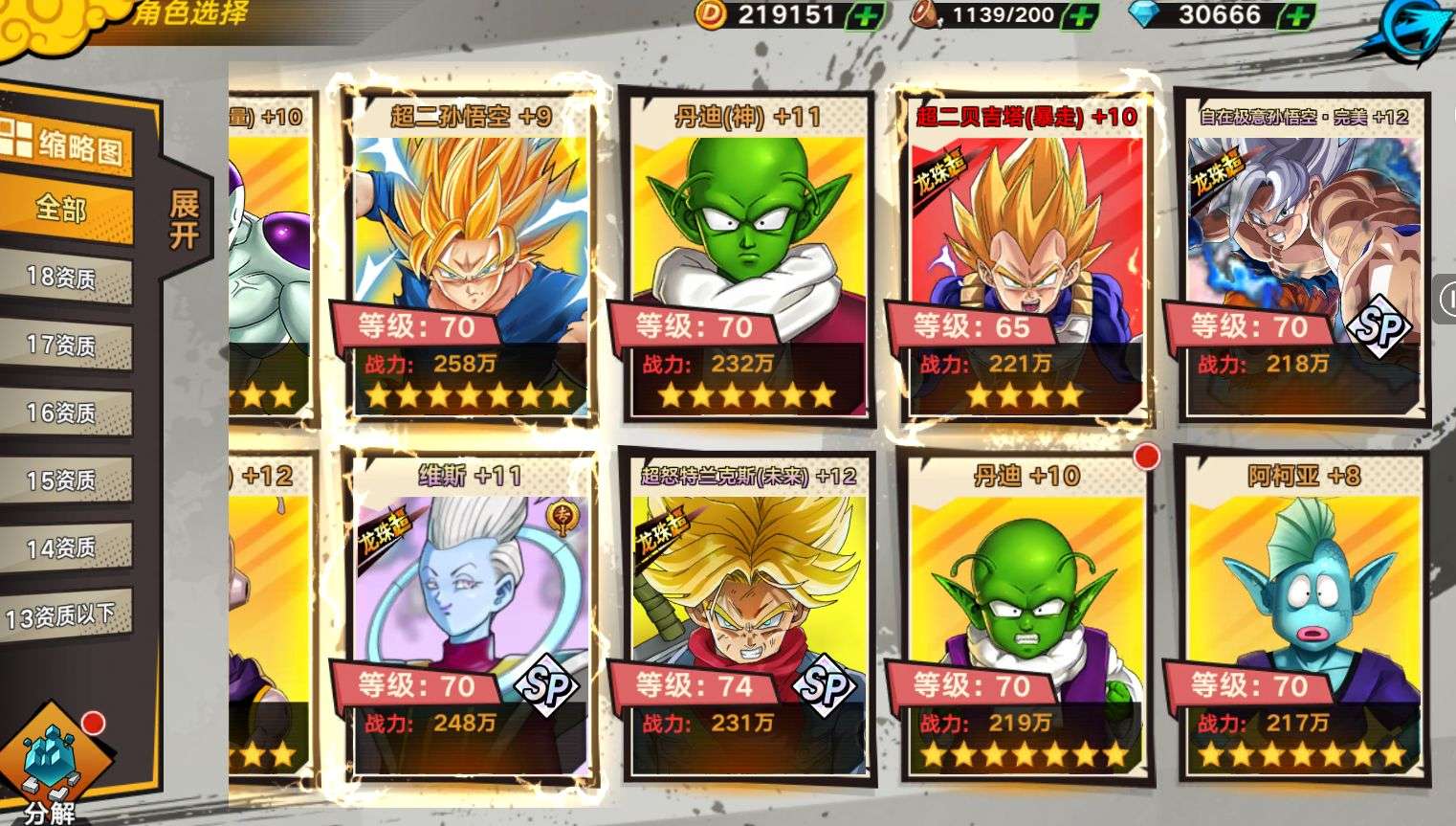Viewport: 1456px width, 826px height.
Task: Filter by 16资质
Action: coord(63,413)
